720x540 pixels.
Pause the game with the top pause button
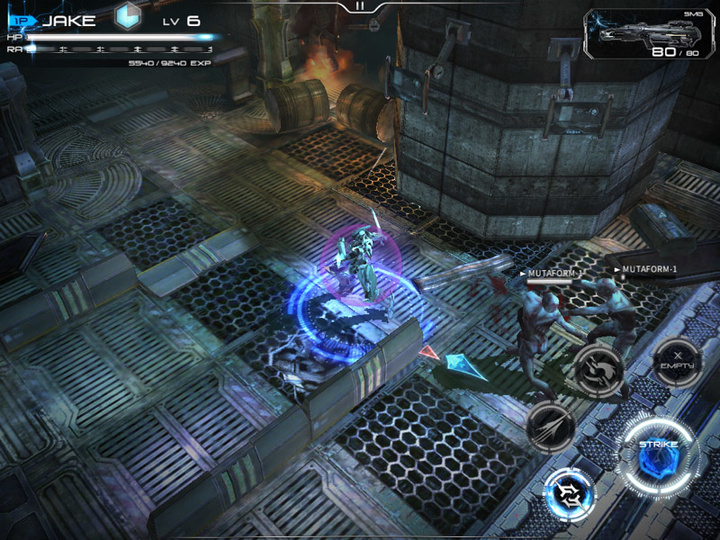tap(360, 6)
